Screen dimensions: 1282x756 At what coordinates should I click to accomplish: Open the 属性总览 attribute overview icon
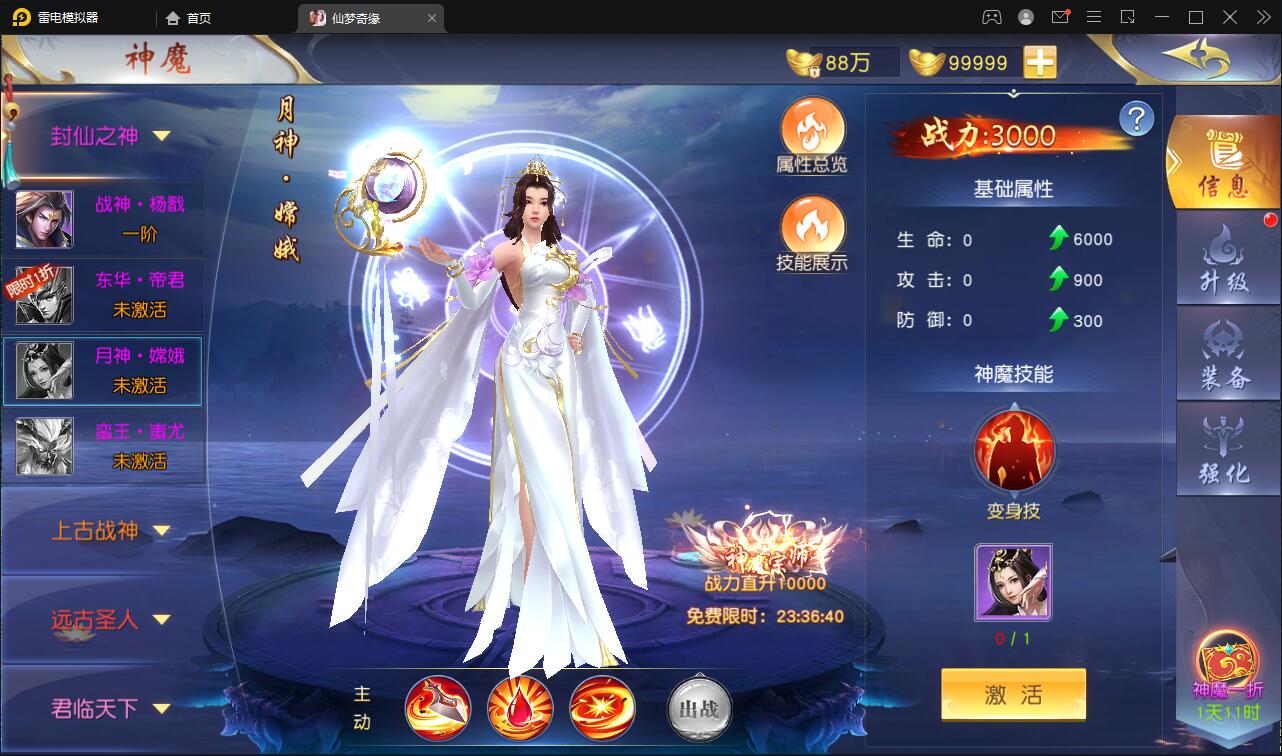(813, 130)
